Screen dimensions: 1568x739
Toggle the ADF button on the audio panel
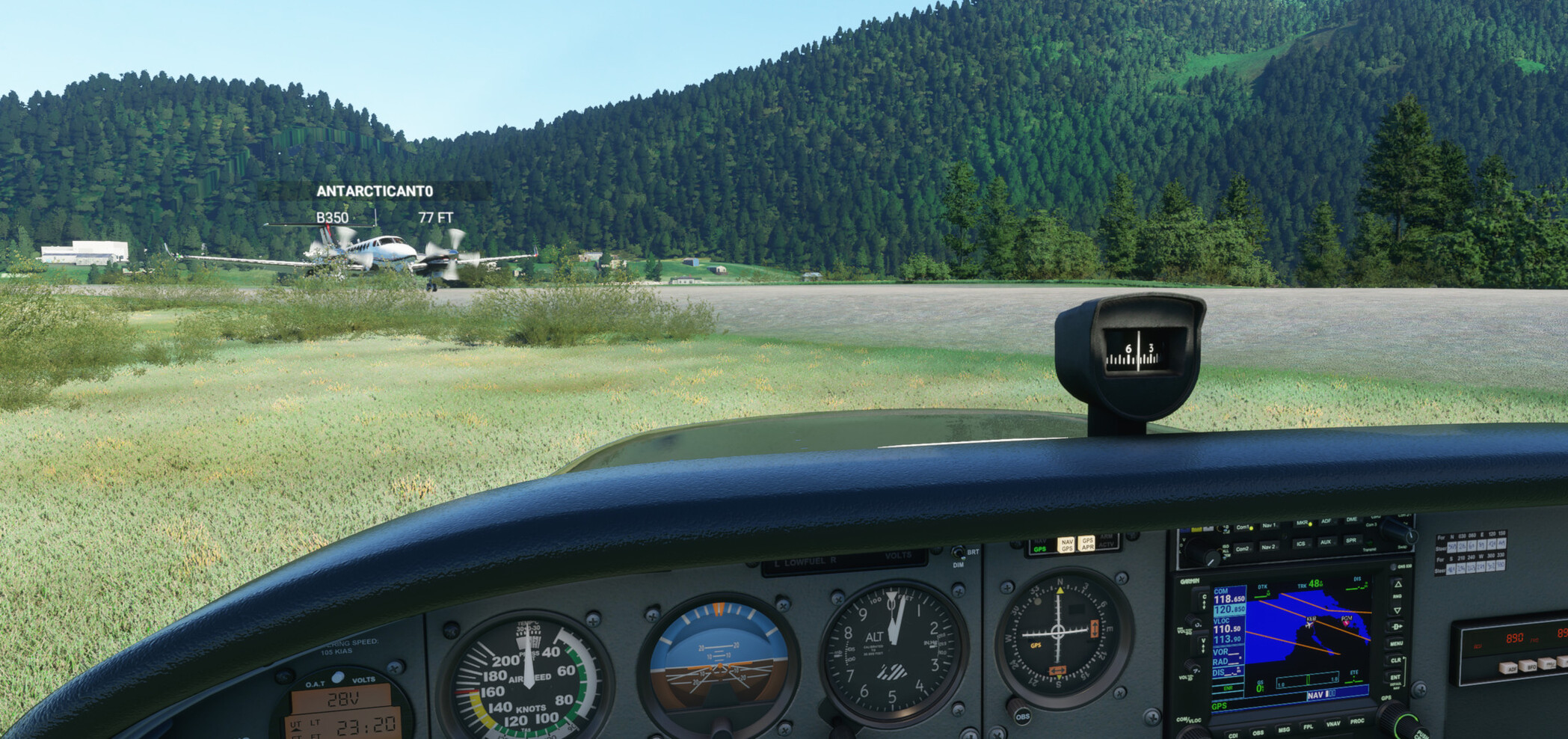tap(1326, 522)
